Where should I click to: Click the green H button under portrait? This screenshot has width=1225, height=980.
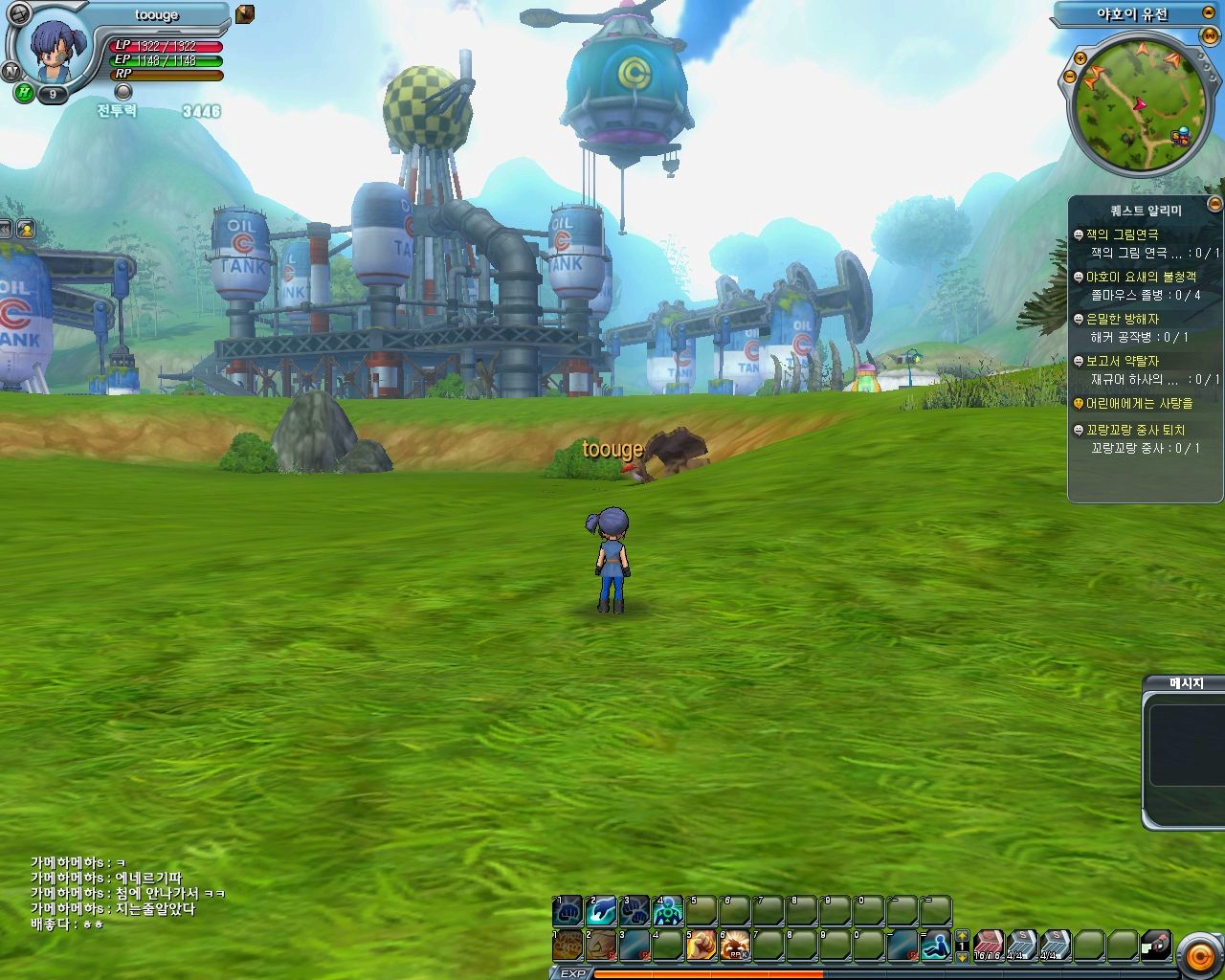point(24,93)
